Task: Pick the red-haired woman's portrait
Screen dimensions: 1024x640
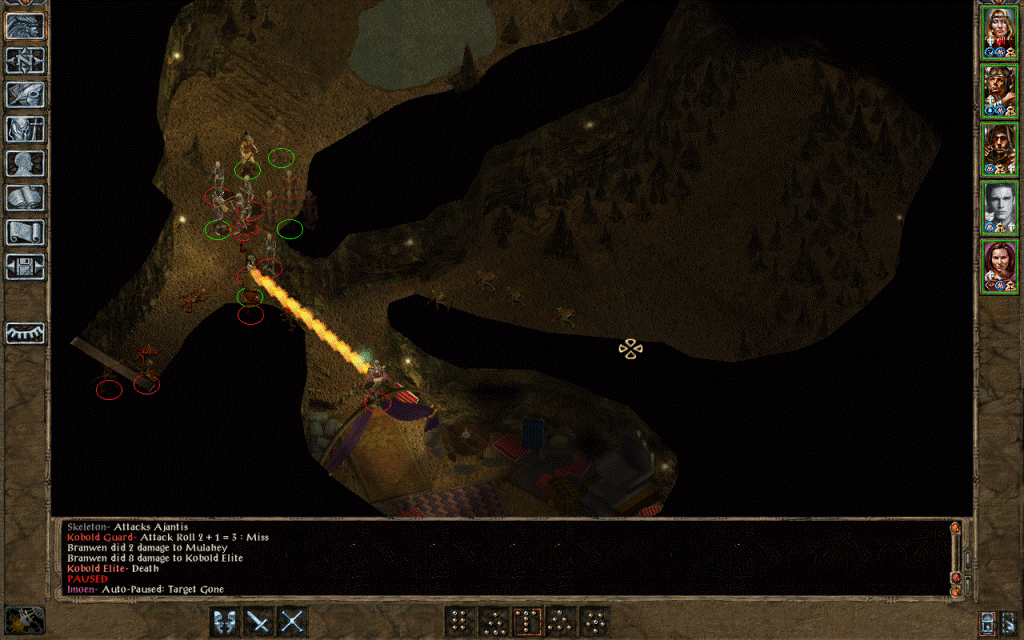Action: 998,267
